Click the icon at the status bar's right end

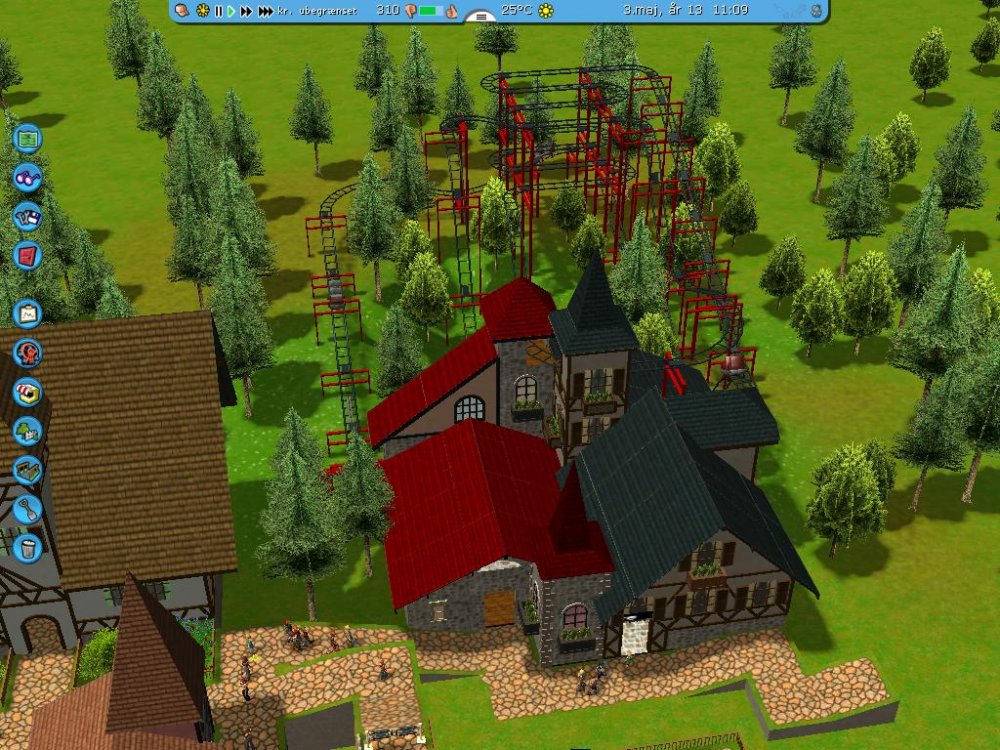click(x=816, y=11)
